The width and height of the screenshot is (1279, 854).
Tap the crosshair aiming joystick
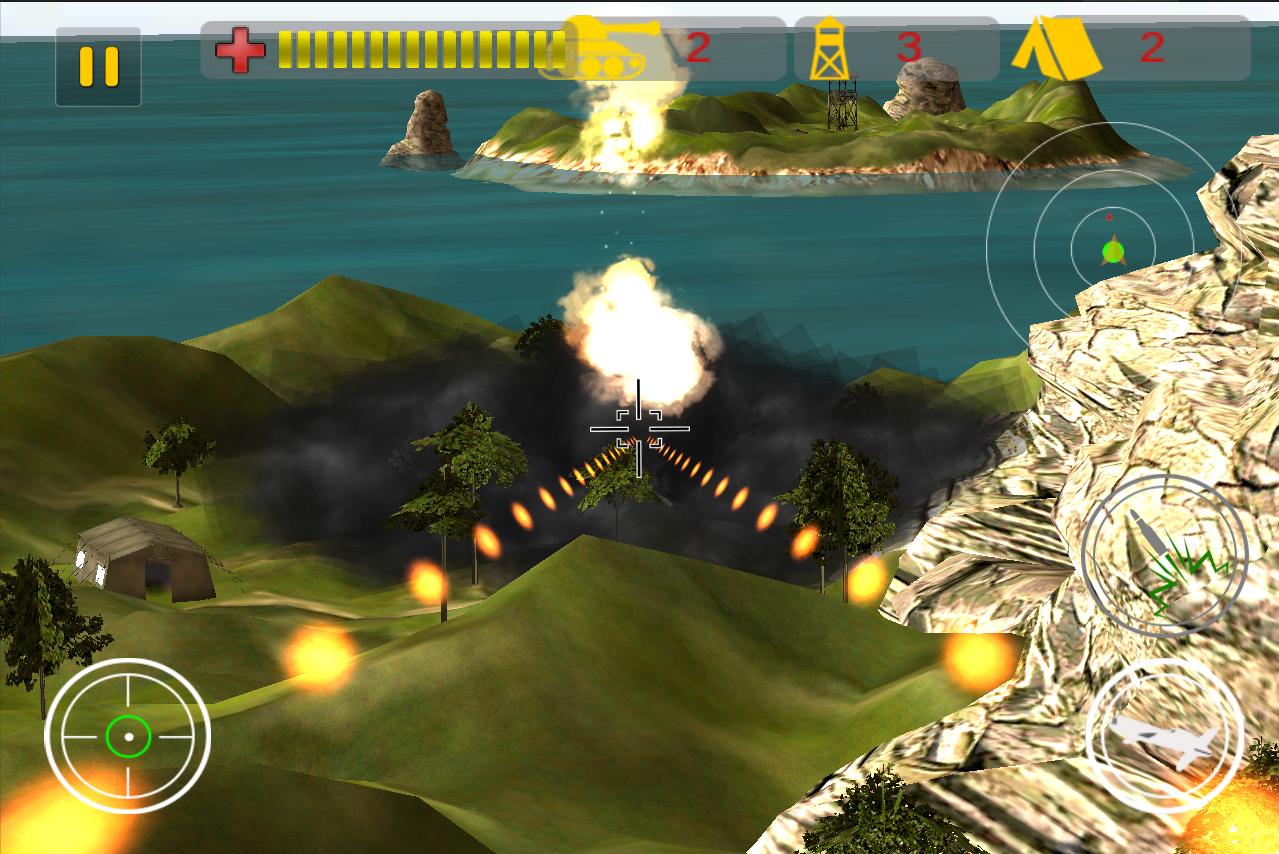[128, 737]
